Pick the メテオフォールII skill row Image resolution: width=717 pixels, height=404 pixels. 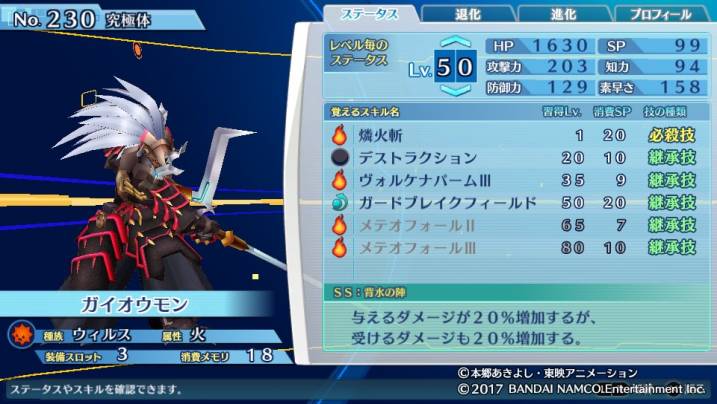511,226
